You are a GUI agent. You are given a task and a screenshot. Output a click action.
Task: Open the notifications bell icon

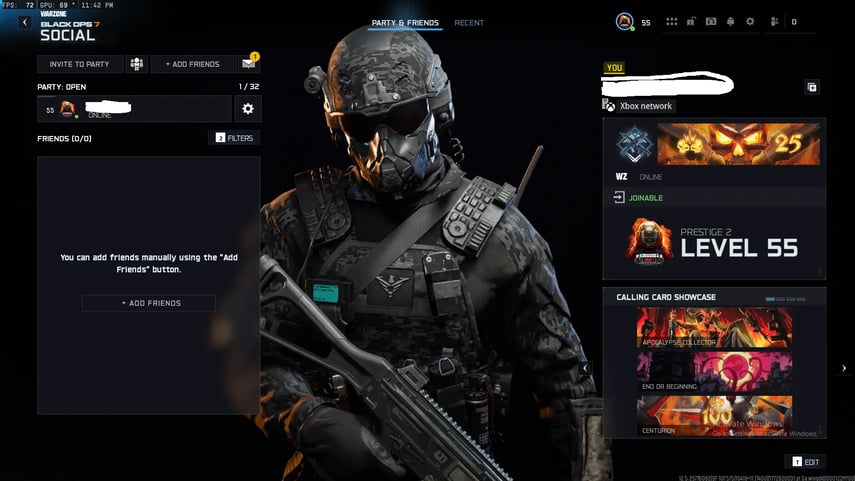730,21
